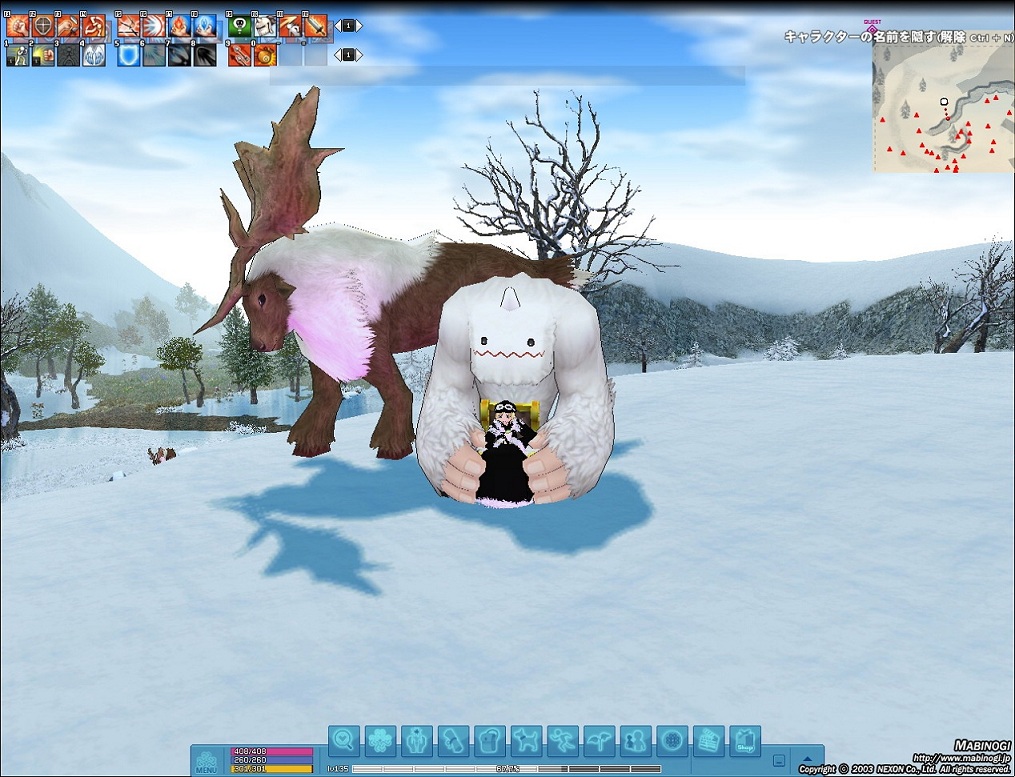Select the sword skill icon
1015x777 pixels.
(314, 26)
